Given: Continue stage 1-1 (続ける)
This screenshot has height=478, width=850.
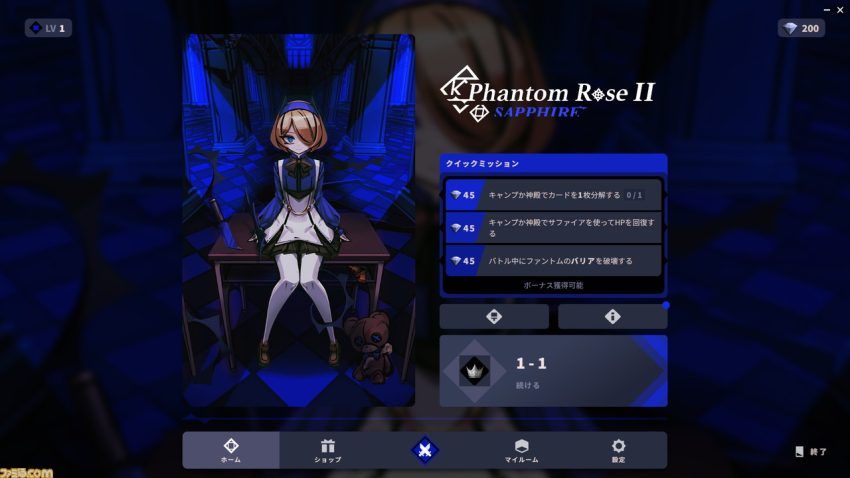Looking at the screenshot, I should coord(553,370).
